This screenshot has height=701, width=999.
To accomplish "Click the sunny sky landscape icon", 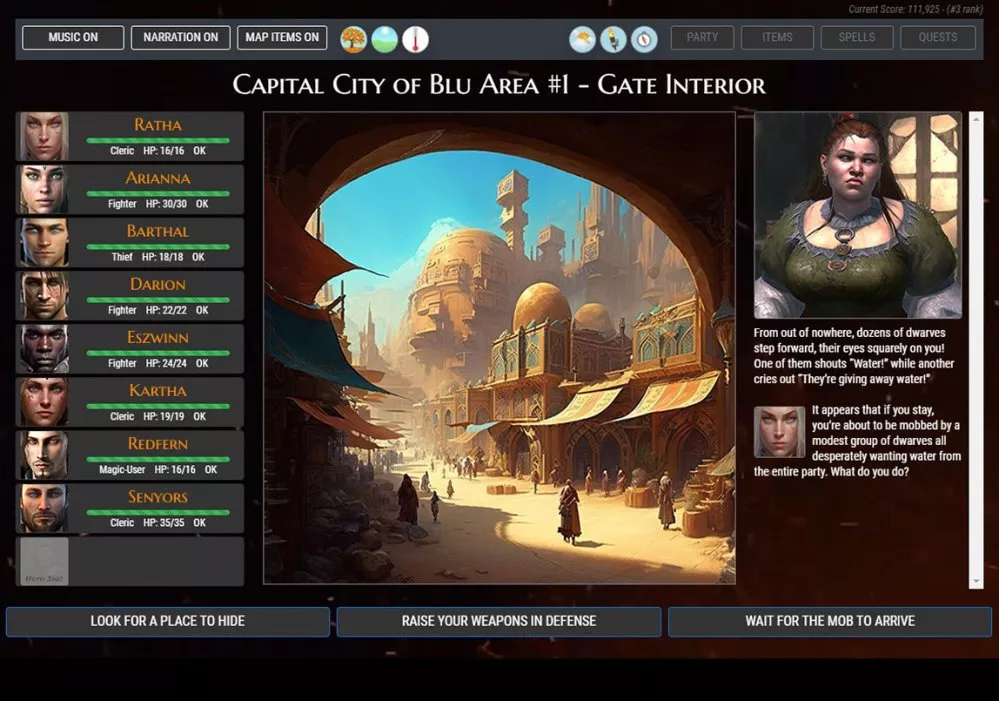I will [x=384, y=40].
